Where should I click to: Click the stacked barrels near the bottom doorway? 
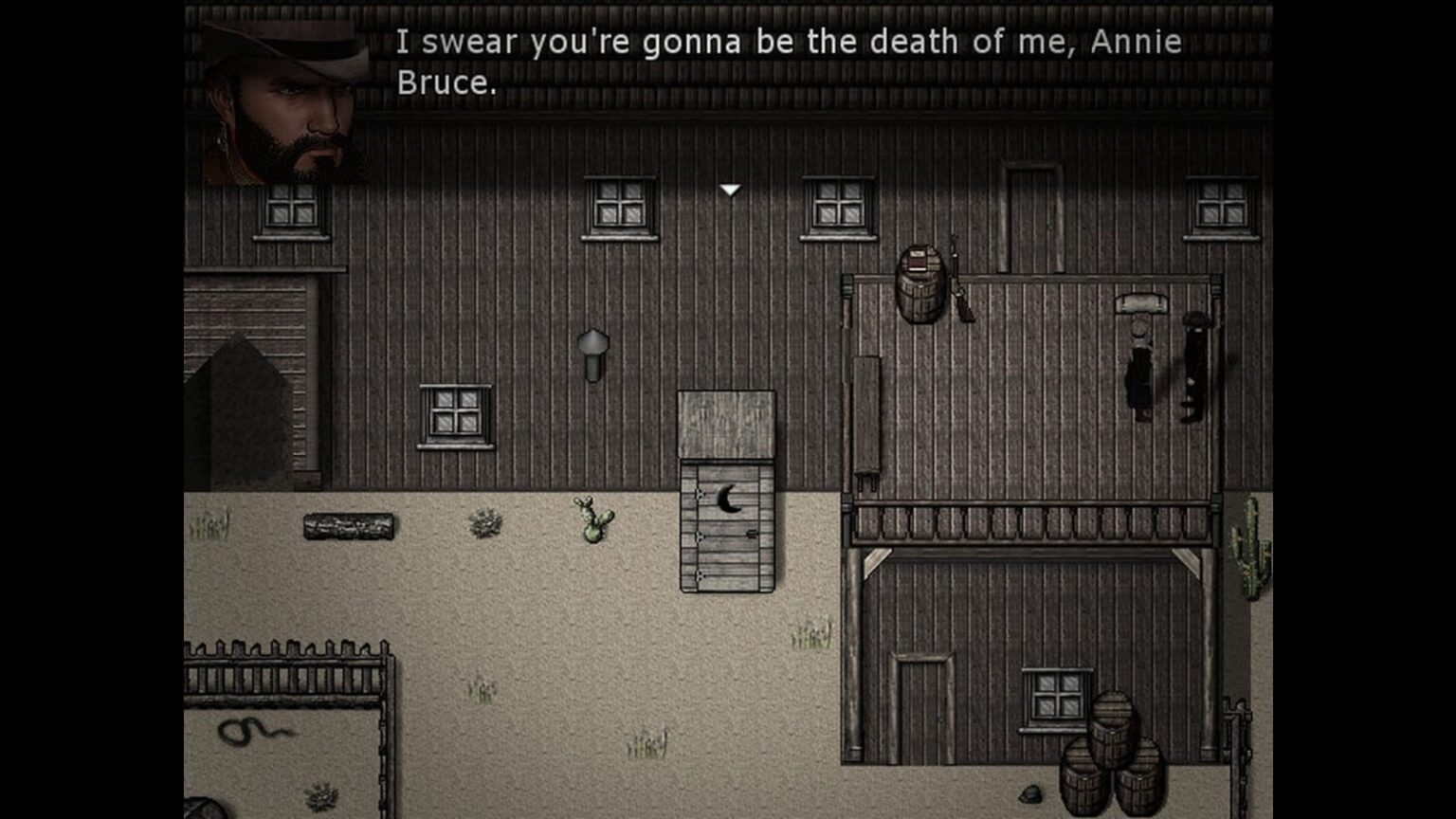pyautogui.click(x=1109, y=749)
